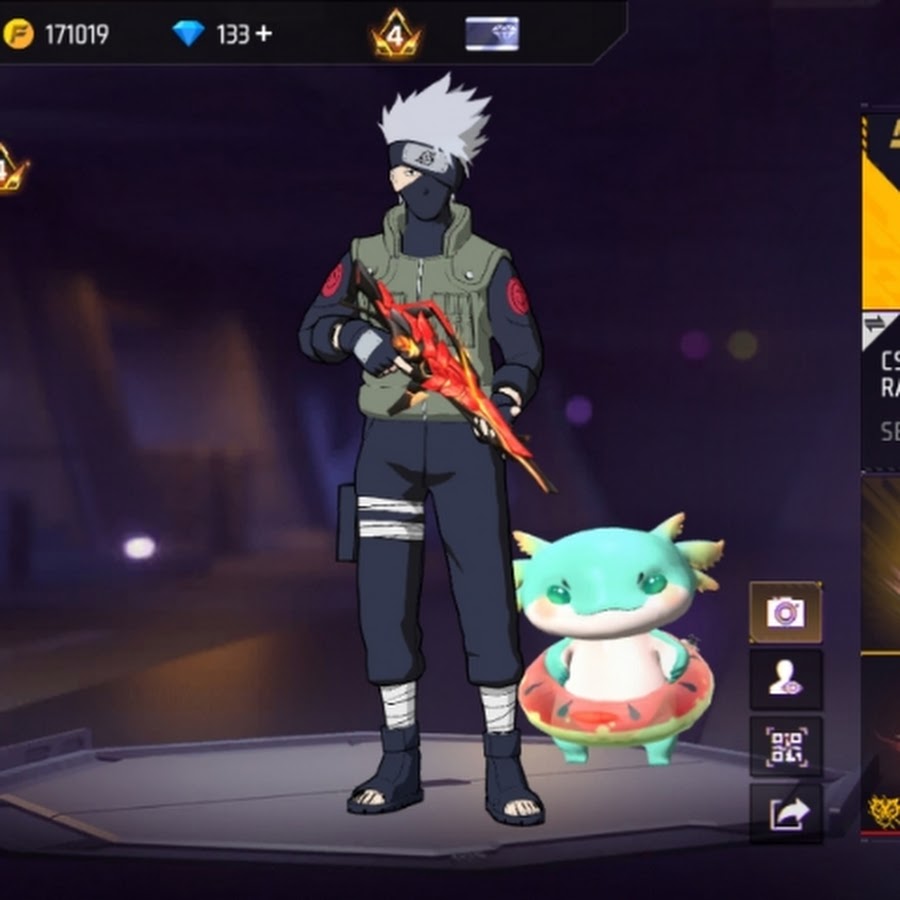This screenshot has width=900, height=900.
Task: Open the diamond voucher card icon
Action: (x=492, y=34)
